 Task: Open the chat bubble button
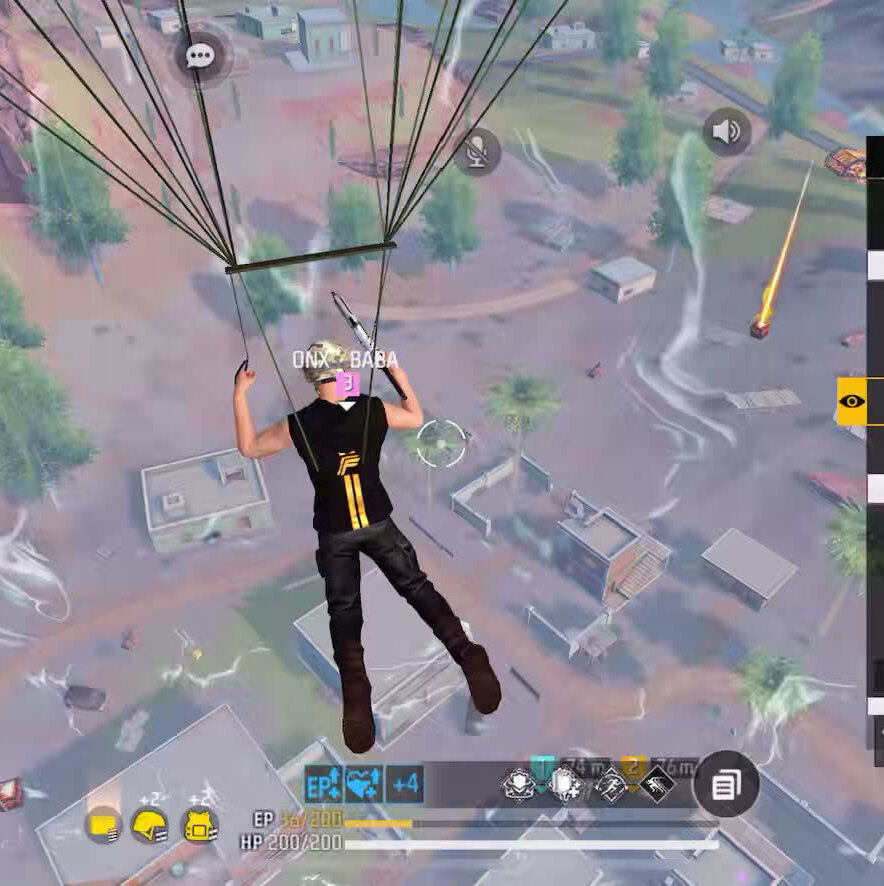pos(201,56)
